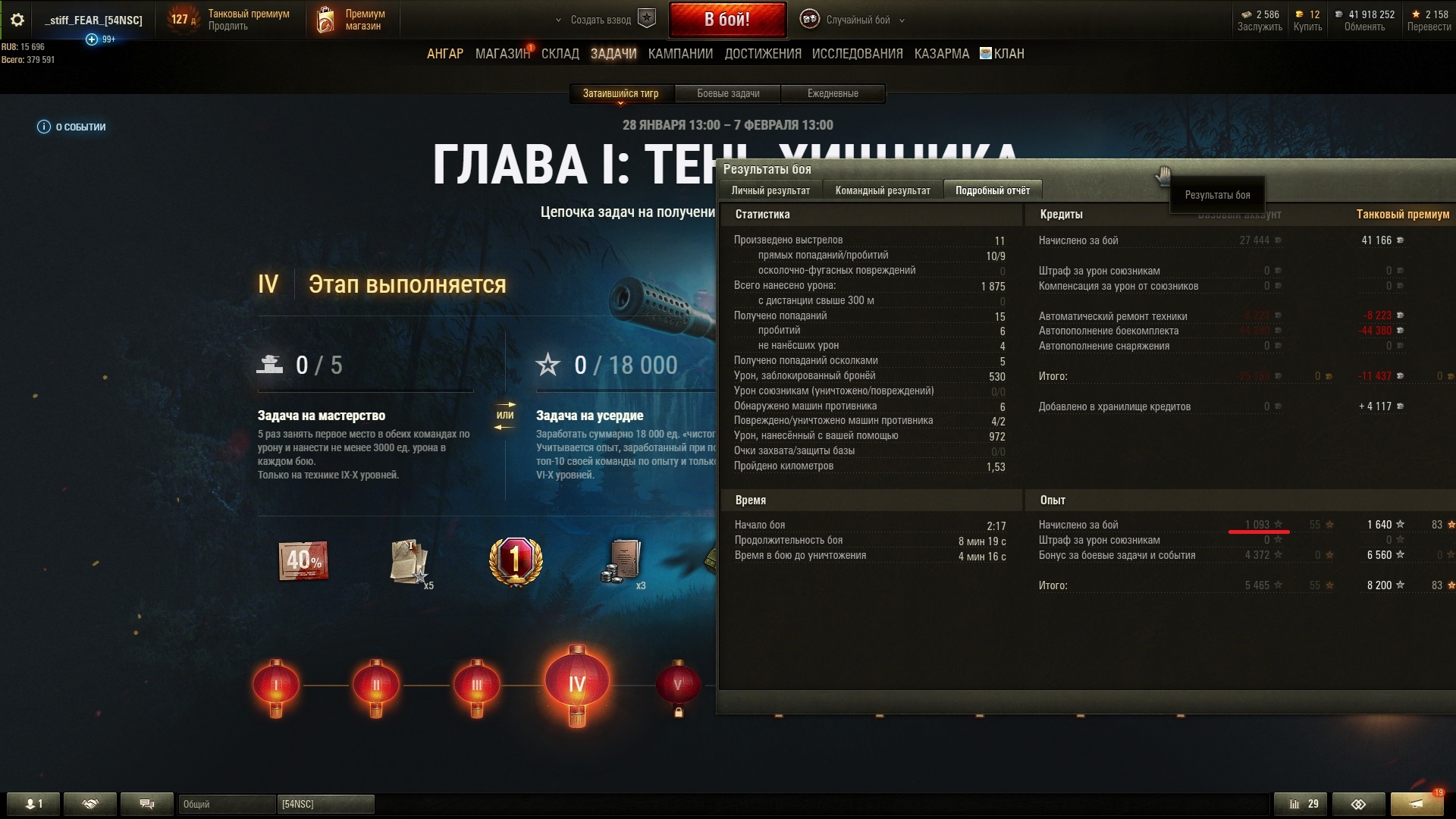Open the Создать взвод platoon dropdown

click(x=599, y=20)
